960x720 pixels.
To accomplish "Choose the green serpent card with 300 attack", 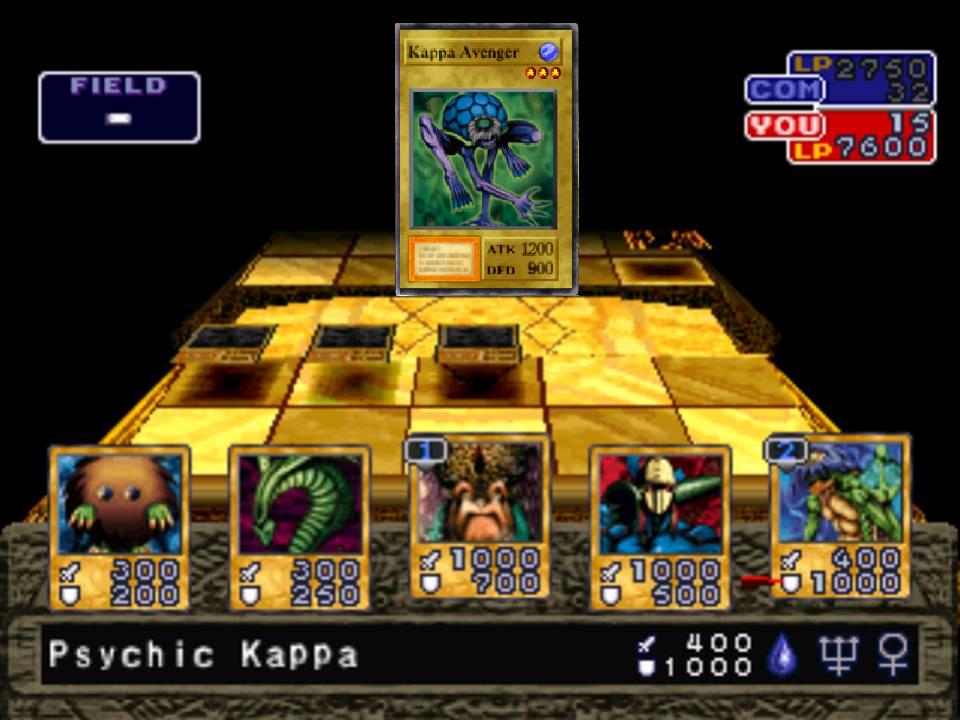I will tap(299, 527).
